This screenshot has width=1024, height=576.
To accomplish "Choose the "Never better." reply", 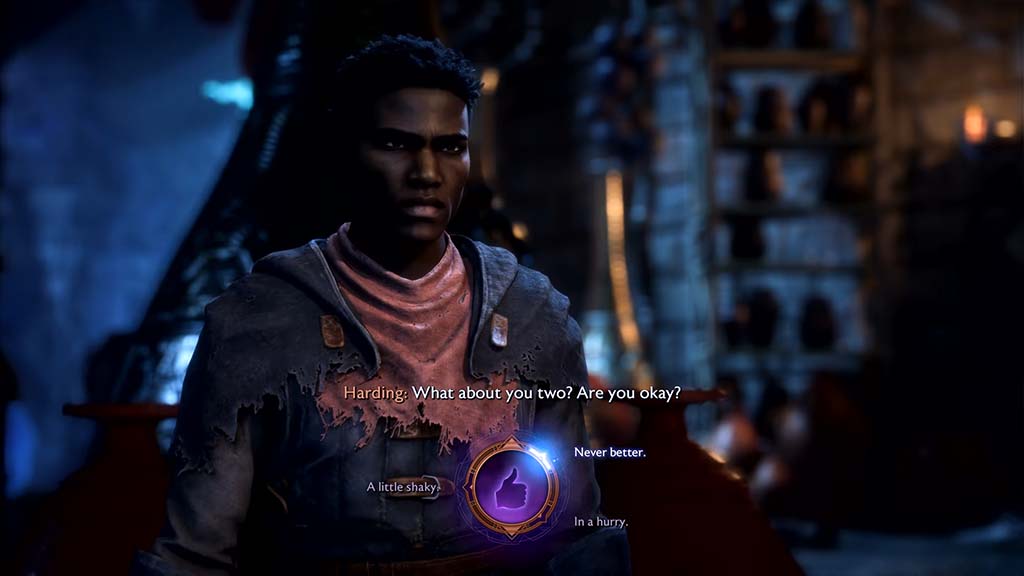I will point(609,453).
